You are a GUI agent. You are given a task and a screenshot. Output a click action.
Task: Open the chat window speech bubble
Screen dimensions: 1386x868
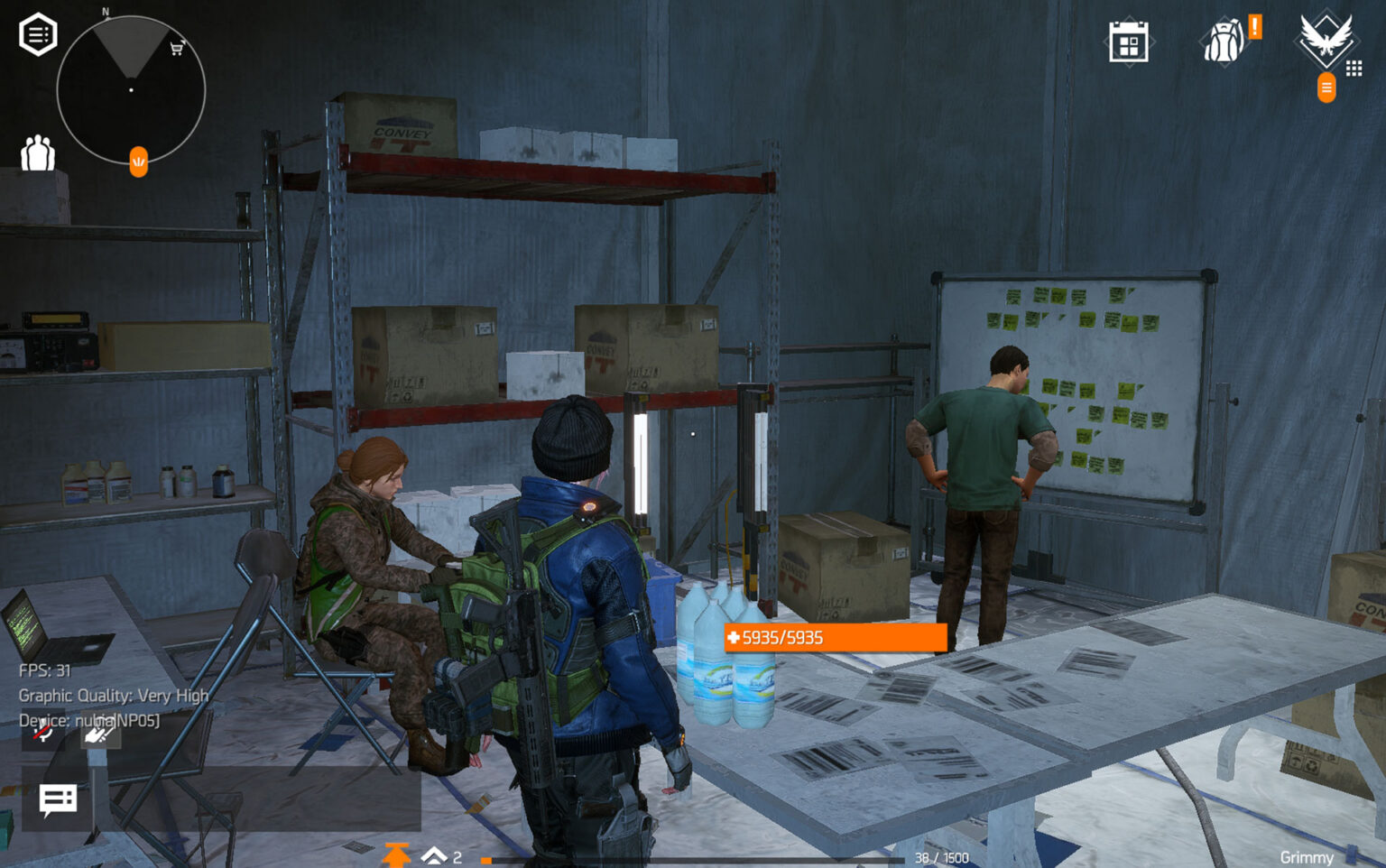[x=56, y=799]
